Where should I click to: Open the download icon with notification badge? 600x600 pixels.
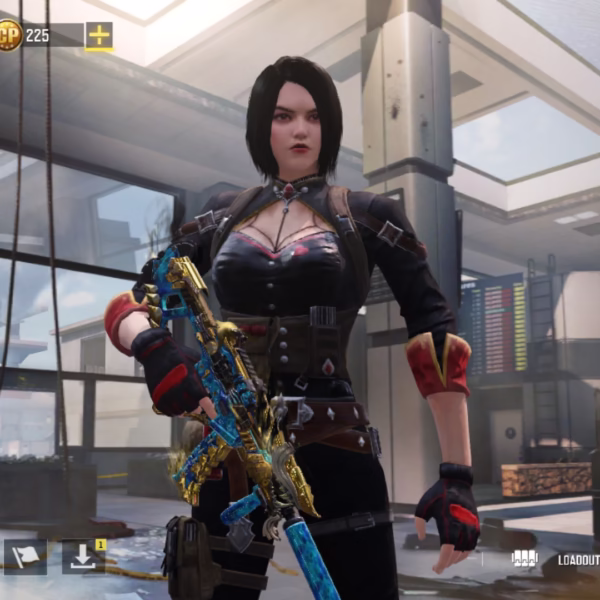tap(83, 556)
